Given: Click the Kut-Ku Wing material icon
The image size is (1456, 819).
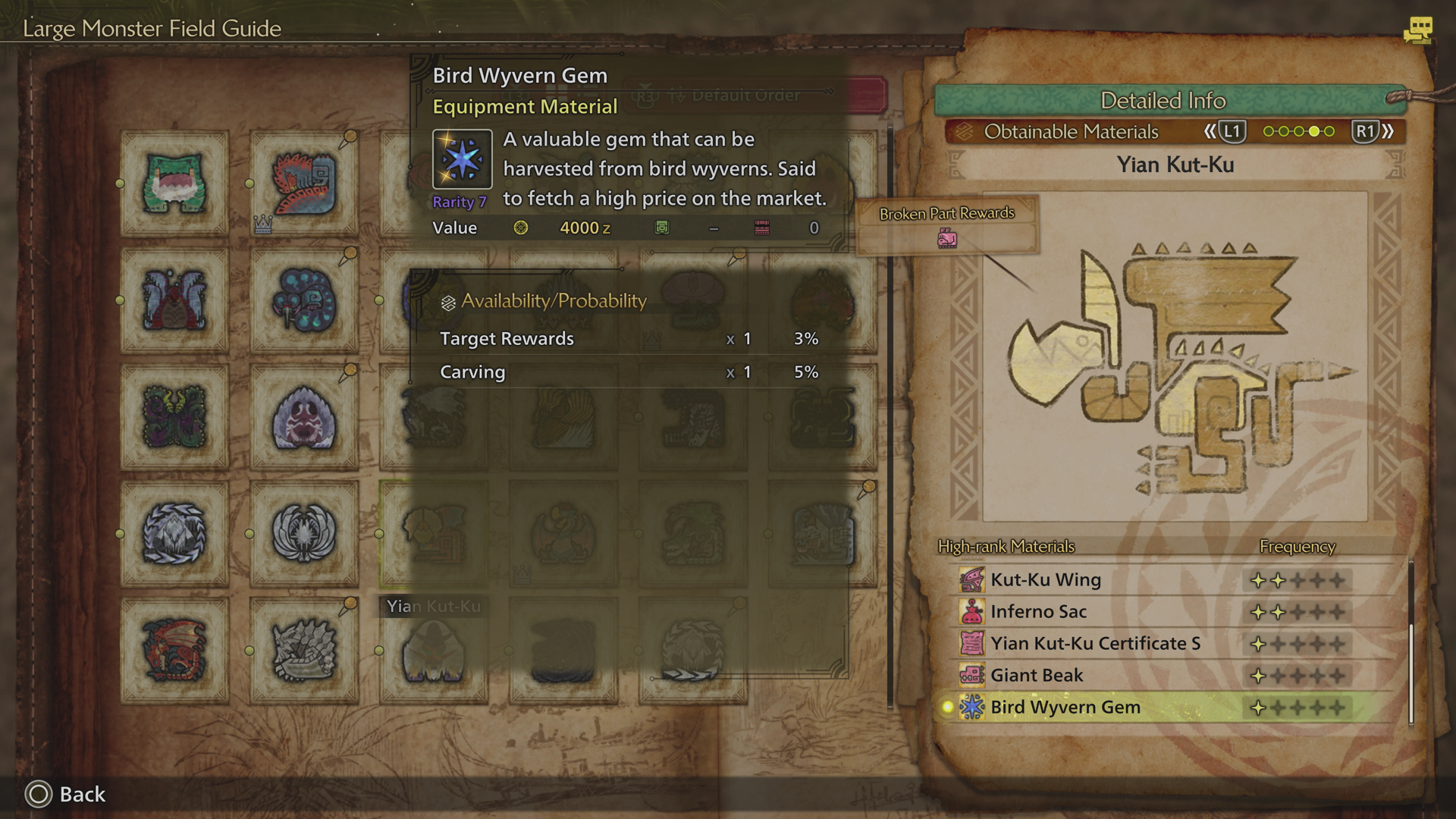Looking at the screenshot, I should [x=973, y=579].
